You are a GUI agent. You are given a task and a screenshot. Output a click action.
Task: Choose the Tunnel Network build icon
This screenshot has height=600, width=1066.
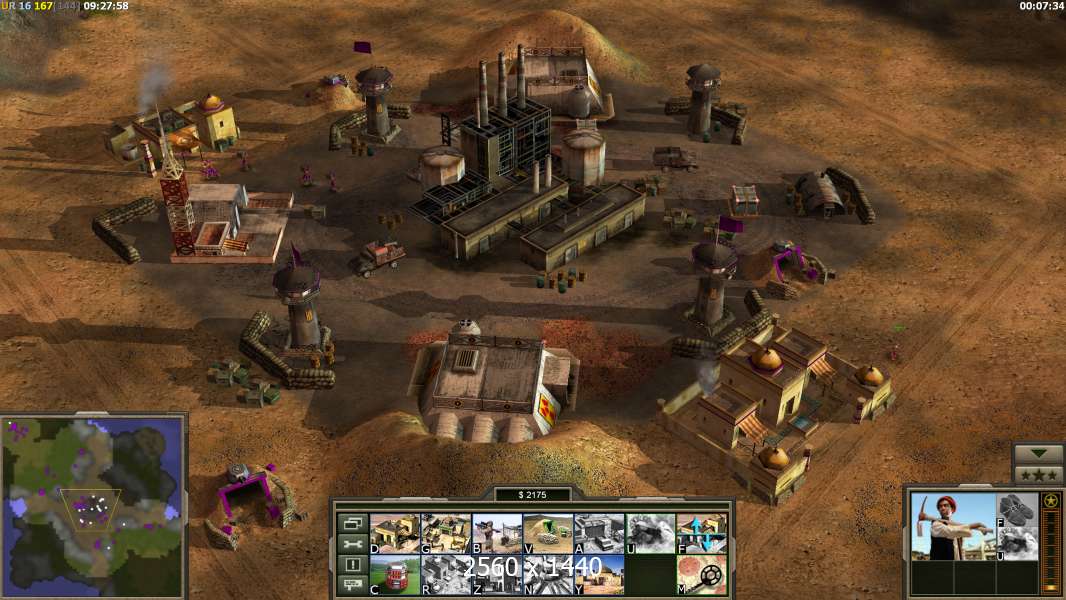point(547,533)
